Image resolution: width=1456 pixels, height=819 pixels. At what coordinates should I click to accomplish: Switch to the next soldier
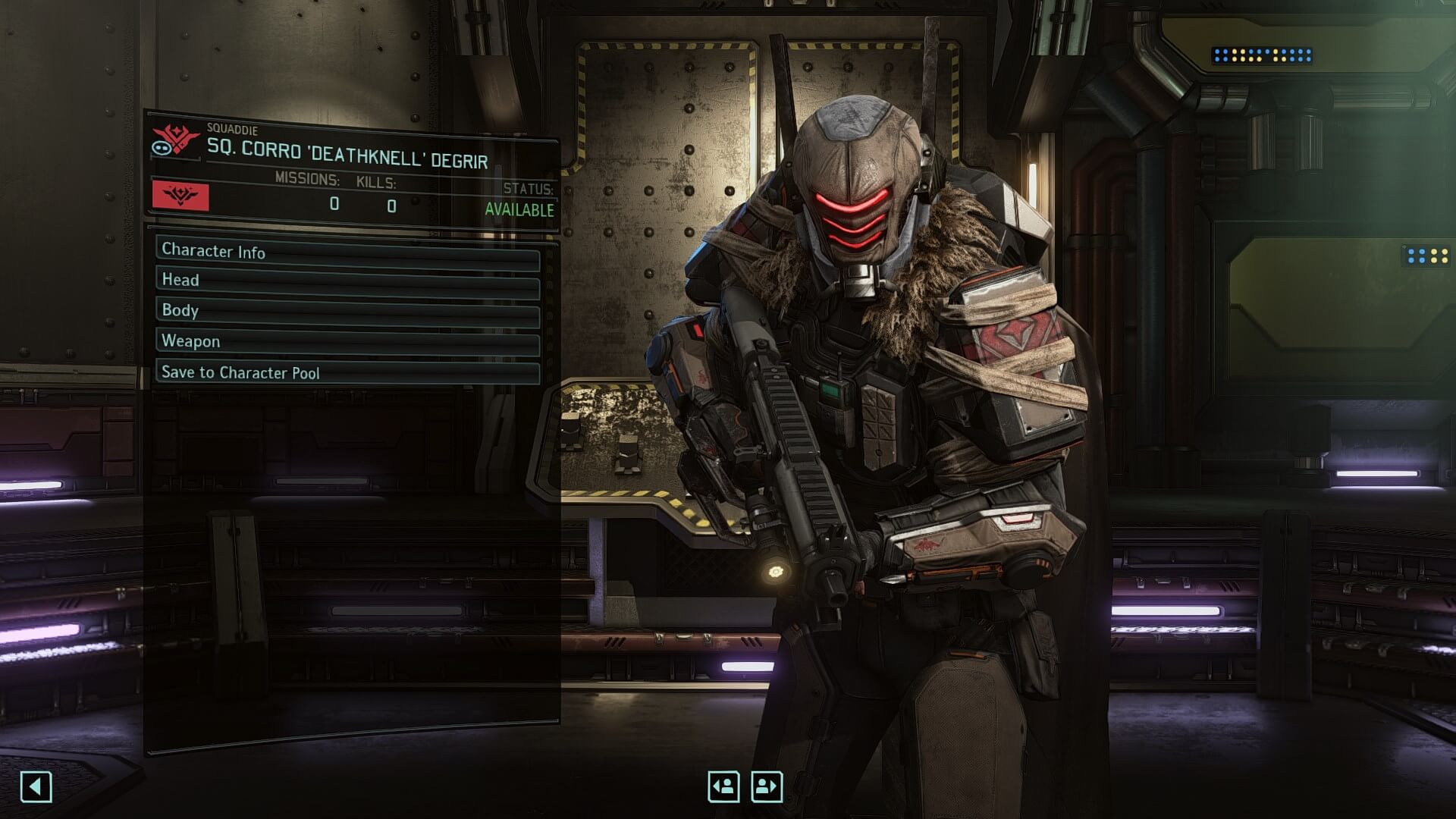767,786
